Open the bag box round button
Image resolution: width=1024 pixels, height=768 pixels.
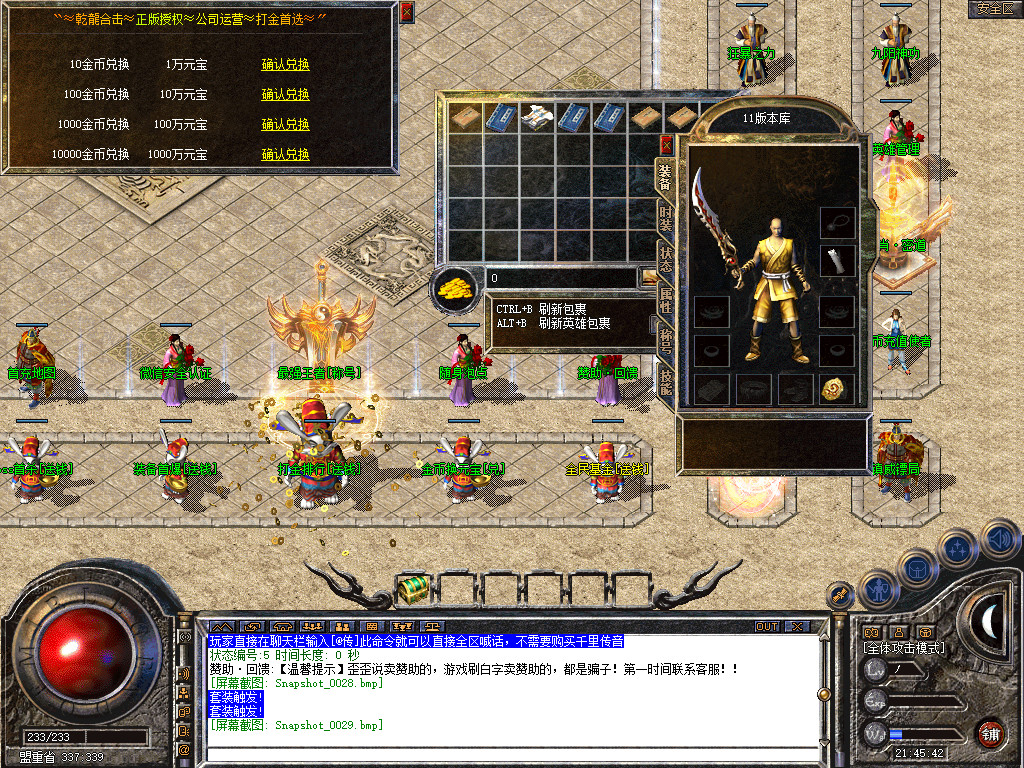pos(916,569)
